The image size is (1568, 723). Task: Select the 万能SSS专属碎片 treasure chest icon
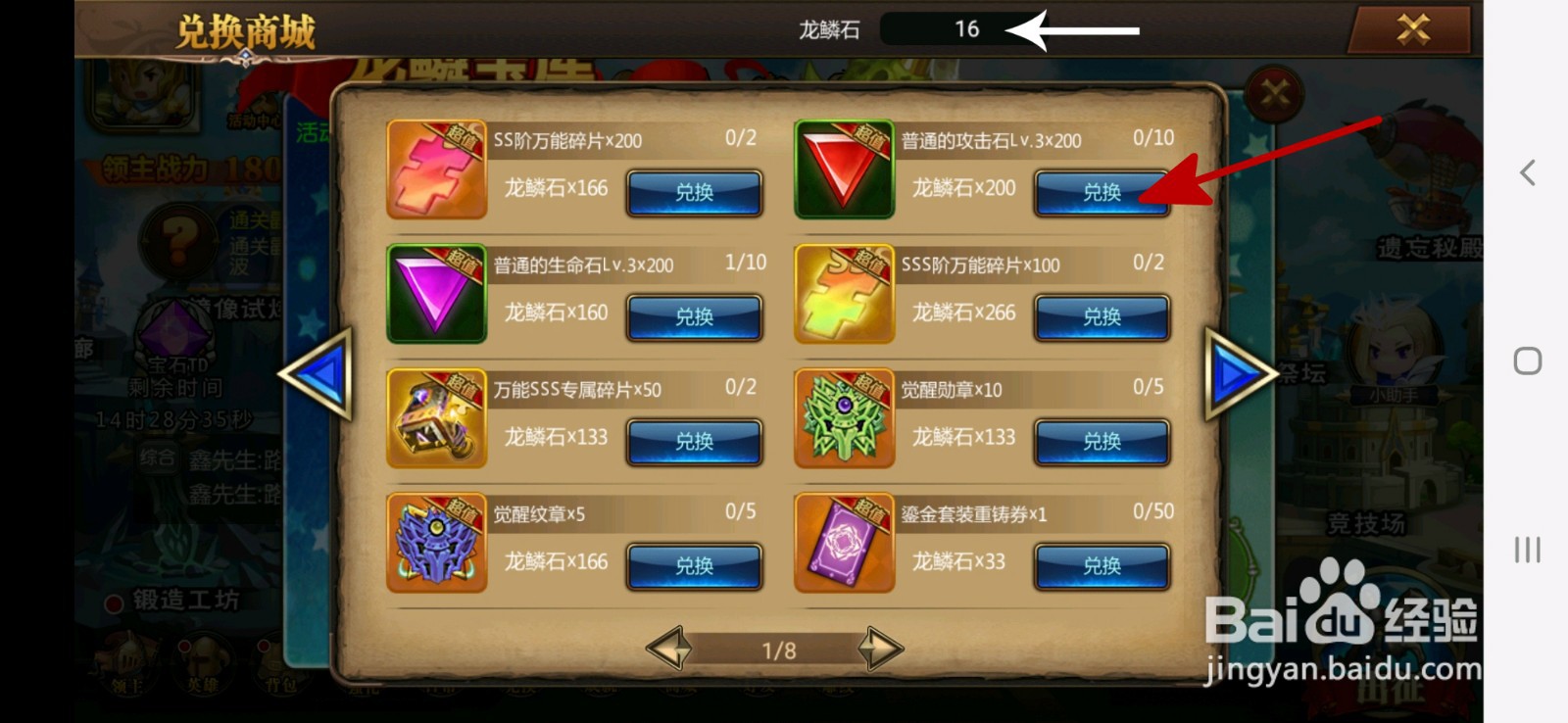click(x=437, y=417)
